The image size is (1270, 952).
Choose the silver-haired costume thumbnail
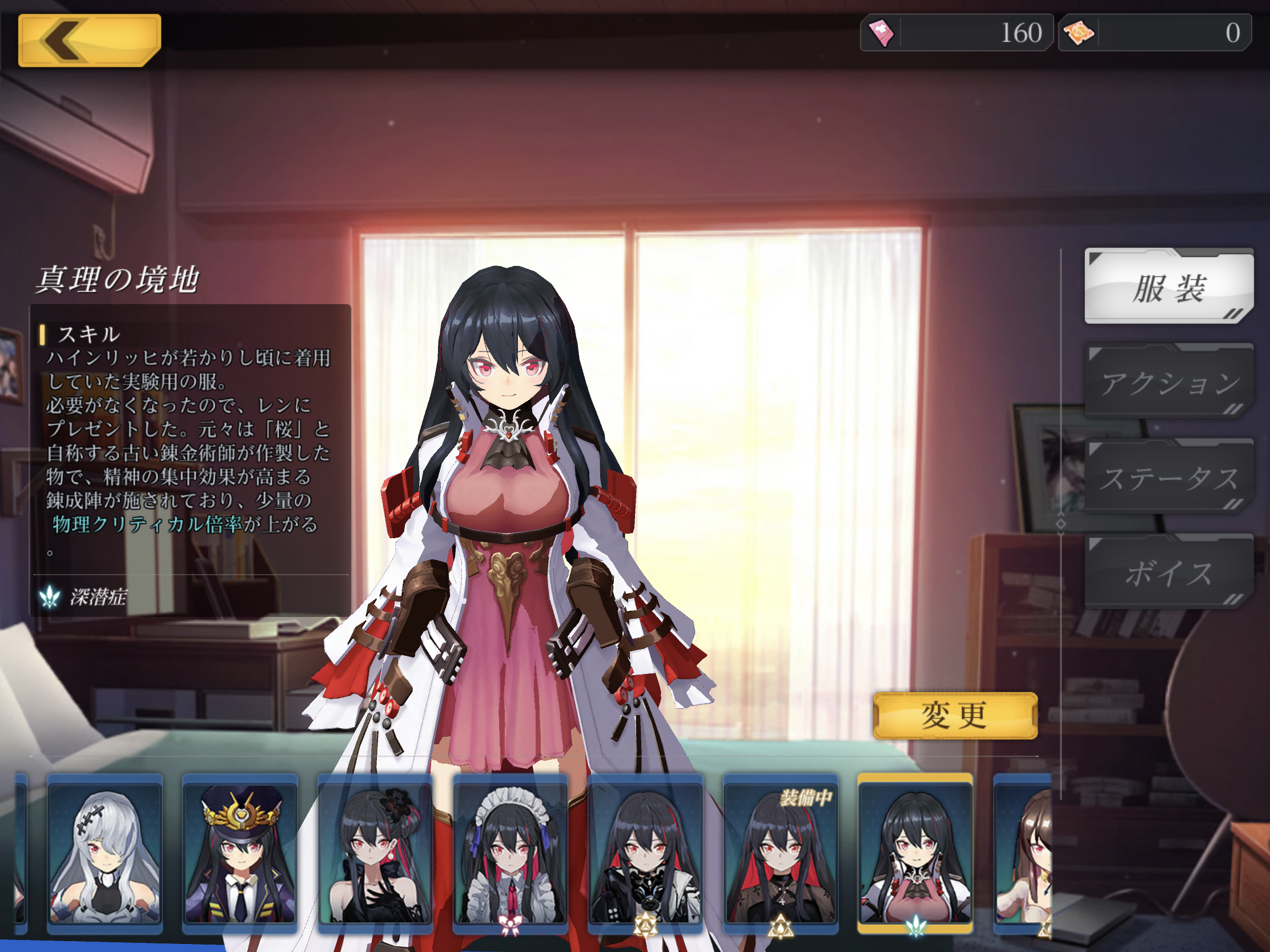[x=105, y=853]
